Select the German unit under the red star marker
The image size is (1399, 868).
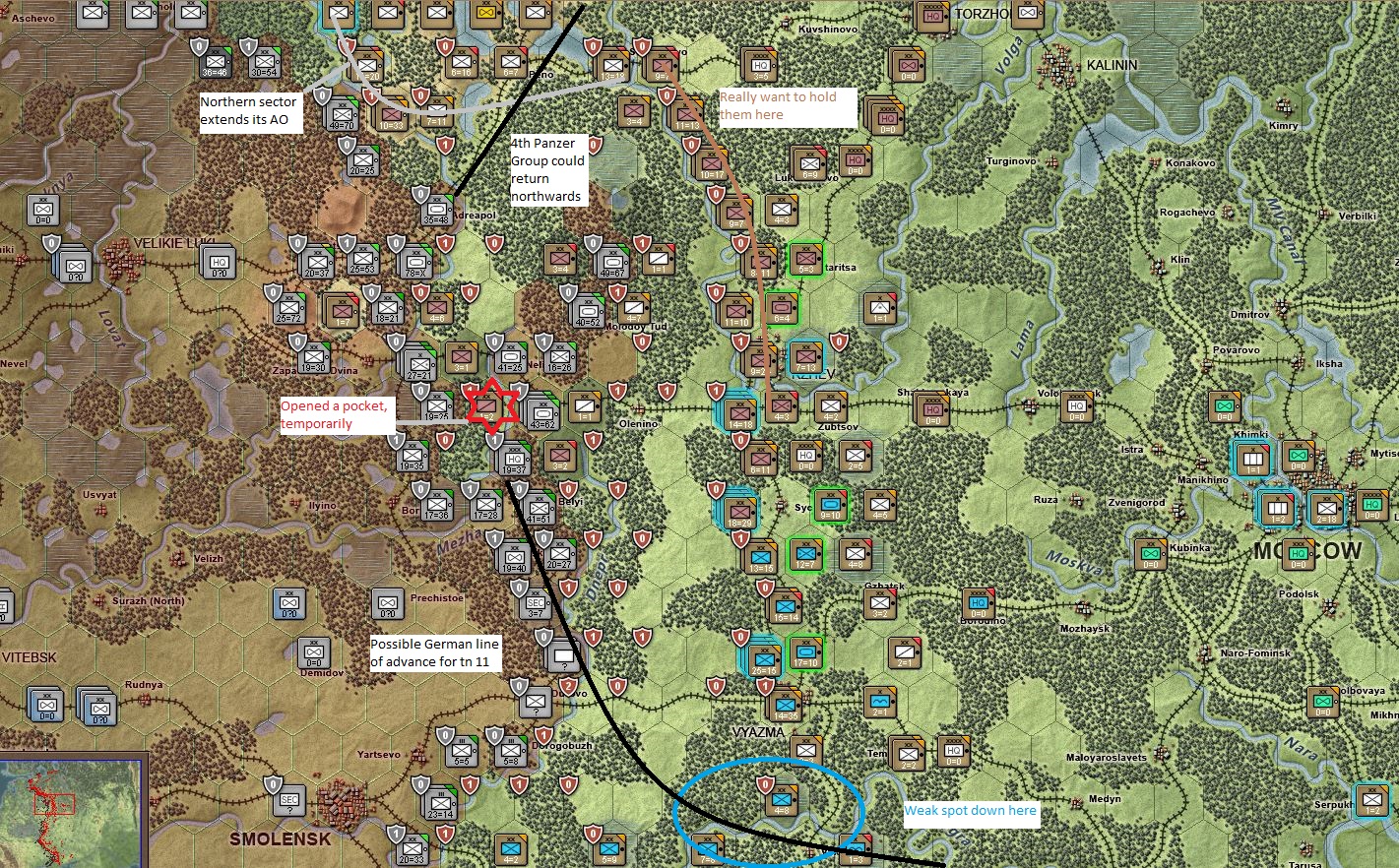point(487,409)
